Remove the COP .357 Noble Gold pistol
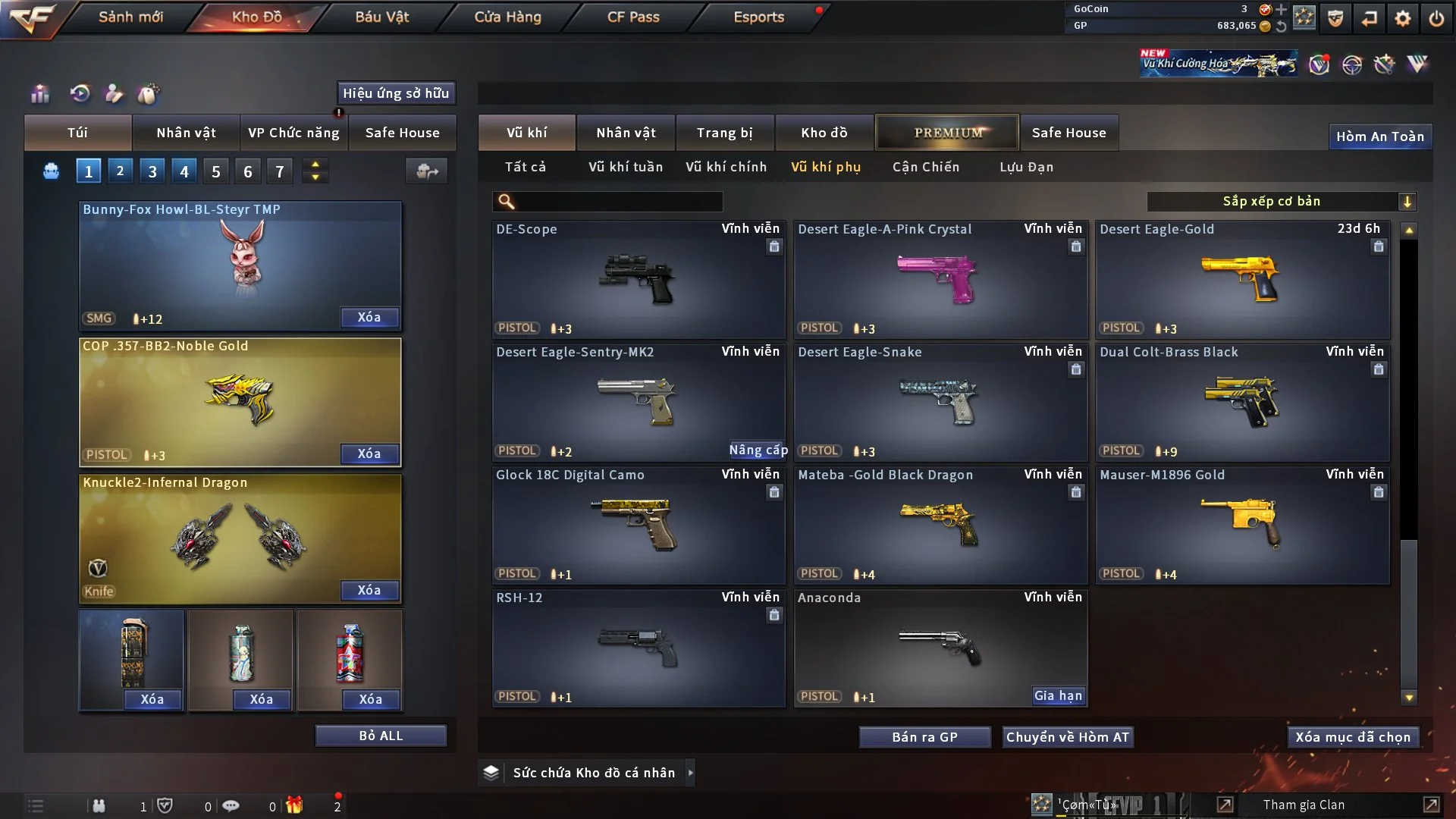 point(369,453)
